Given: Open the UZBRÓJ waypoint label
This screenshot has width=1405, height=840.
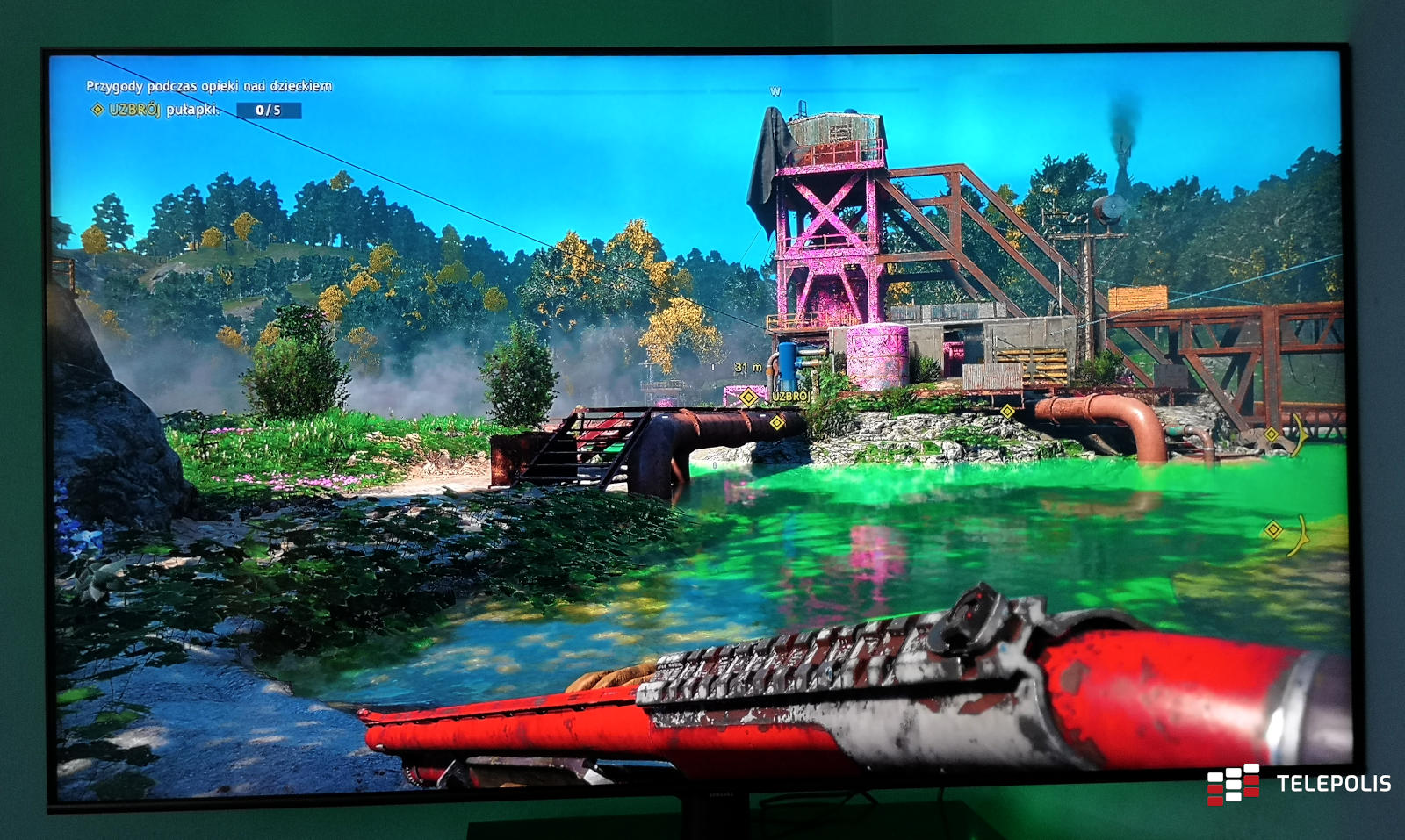Looking at the screenshot, I should 792,398.
